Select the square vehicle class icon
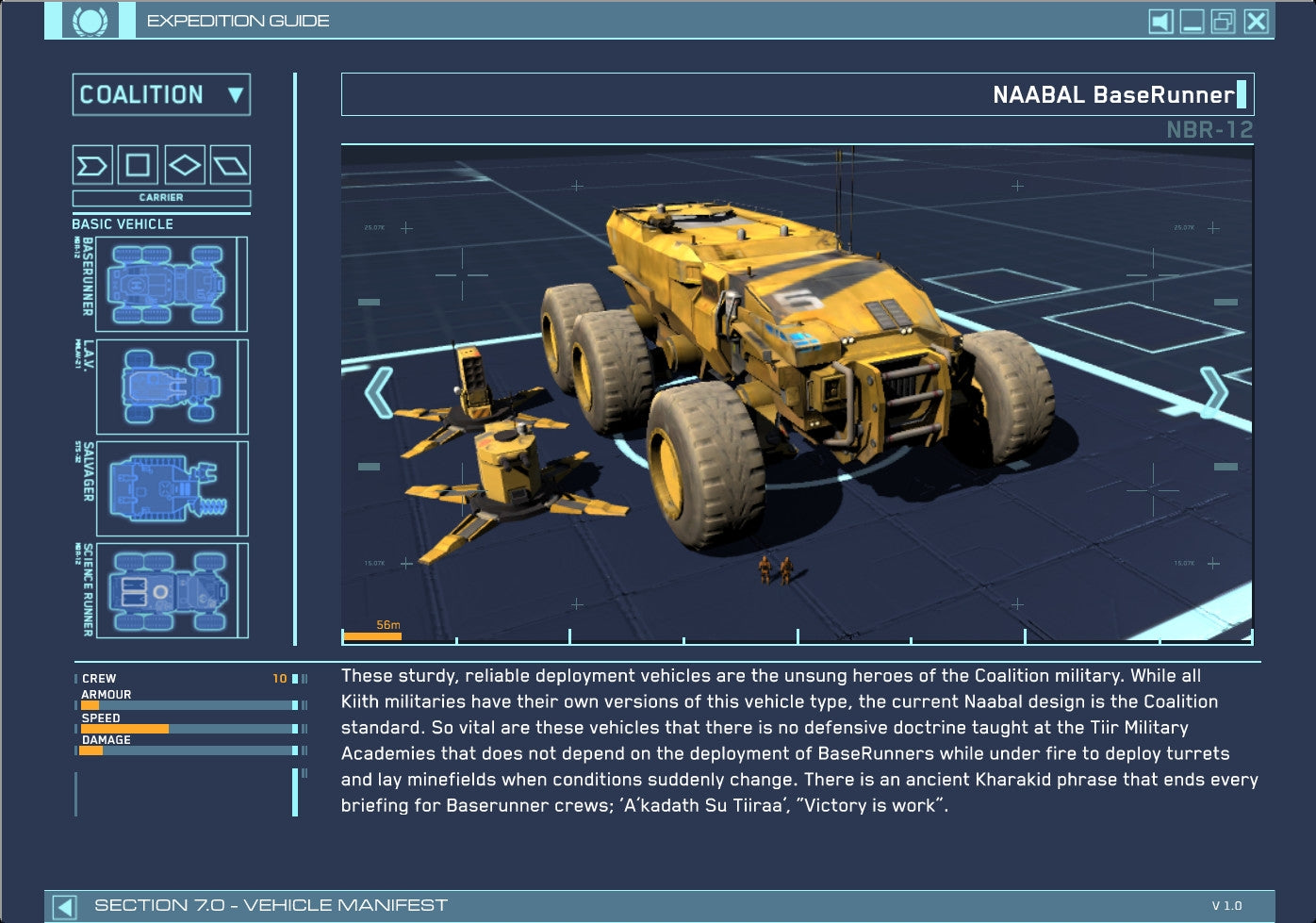The width and height of the screenshot is (1316, 923). tap(136, 166)
